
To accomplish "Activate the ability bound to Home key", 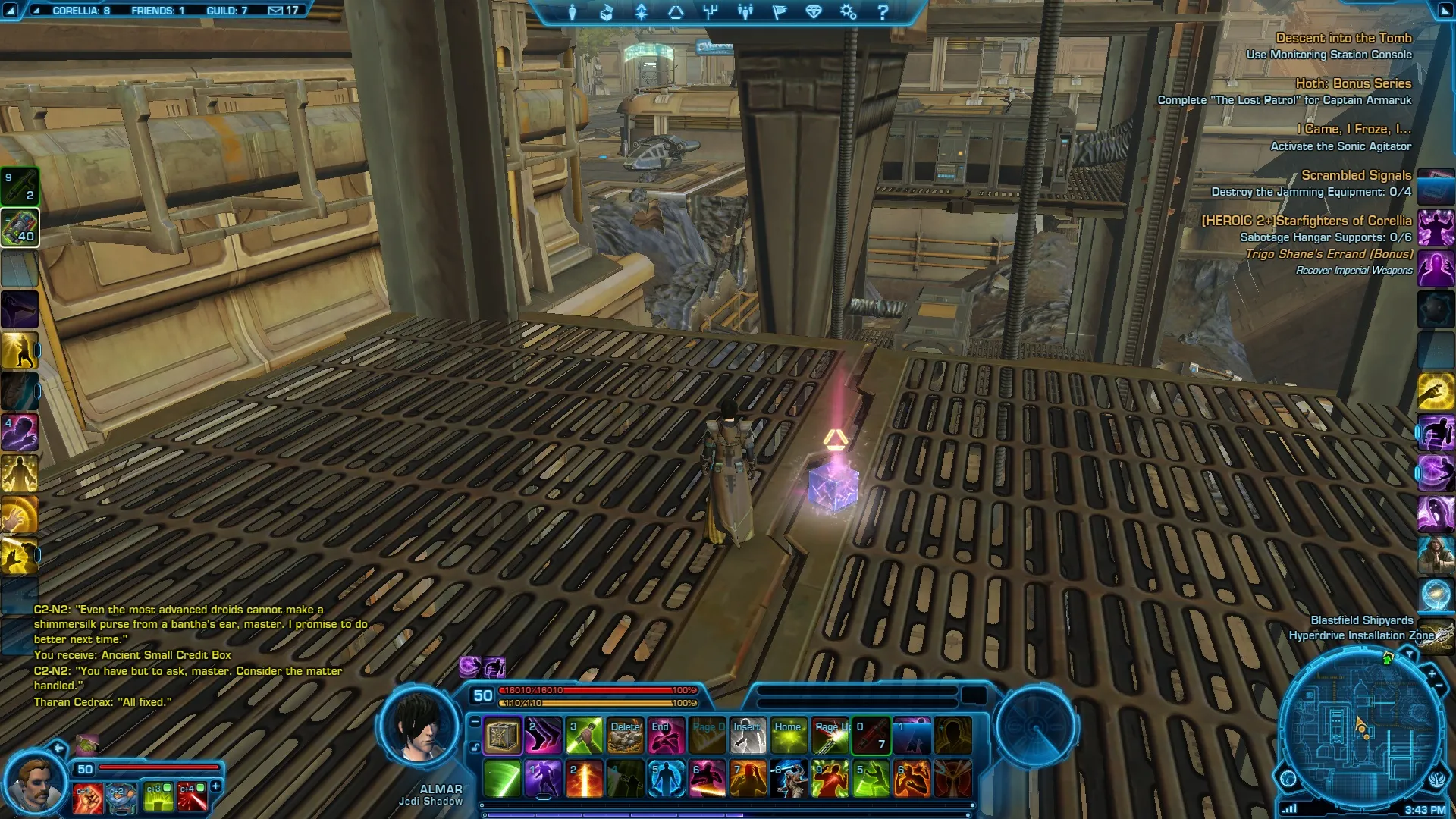I will tap(789, 736).
